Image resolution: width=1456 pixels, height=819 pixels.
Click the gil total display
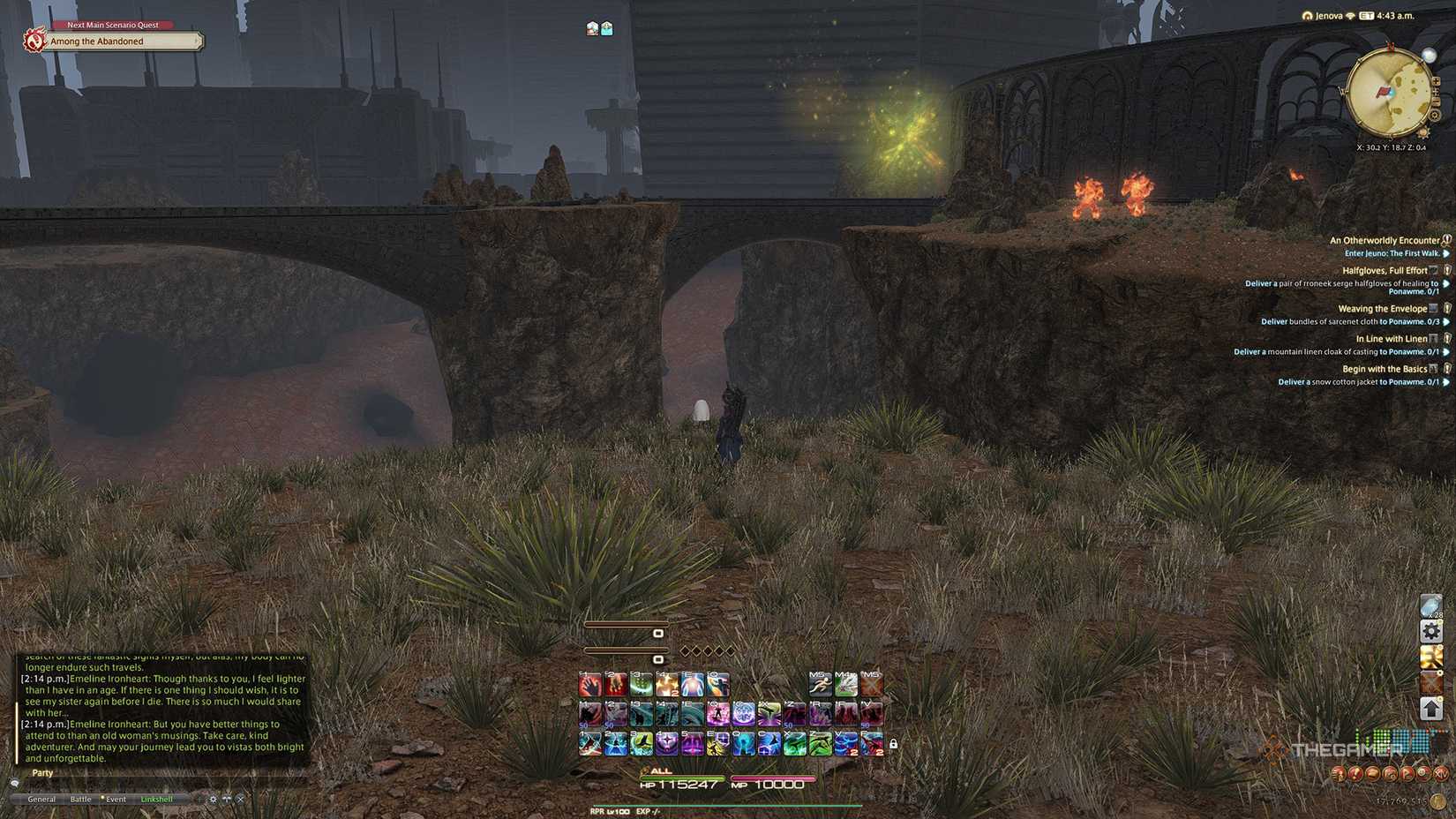pyautogui.click(x=1400, y=801)
